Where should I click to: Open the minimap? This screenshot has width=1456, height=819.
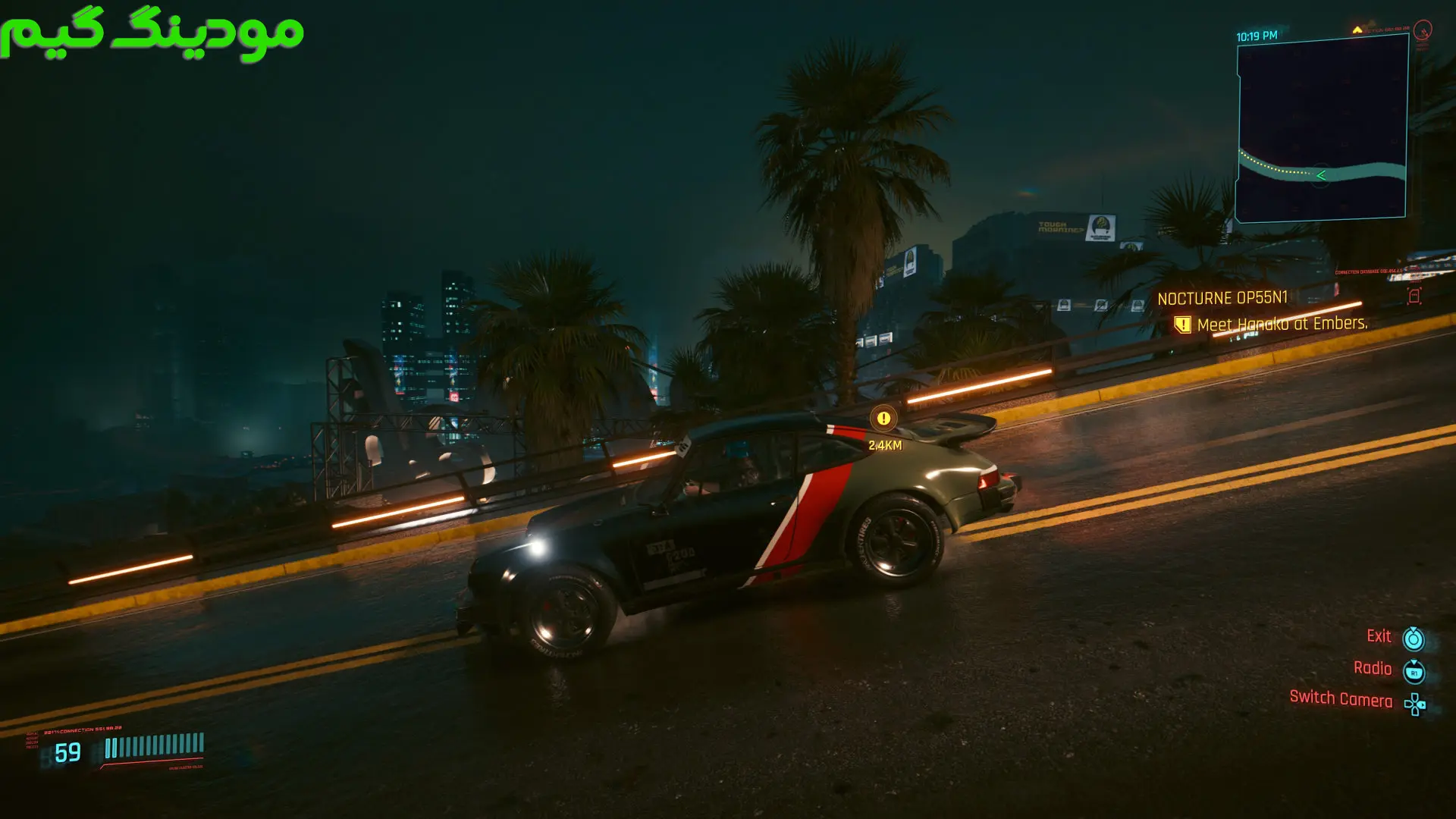click(x=1321, y=129)
